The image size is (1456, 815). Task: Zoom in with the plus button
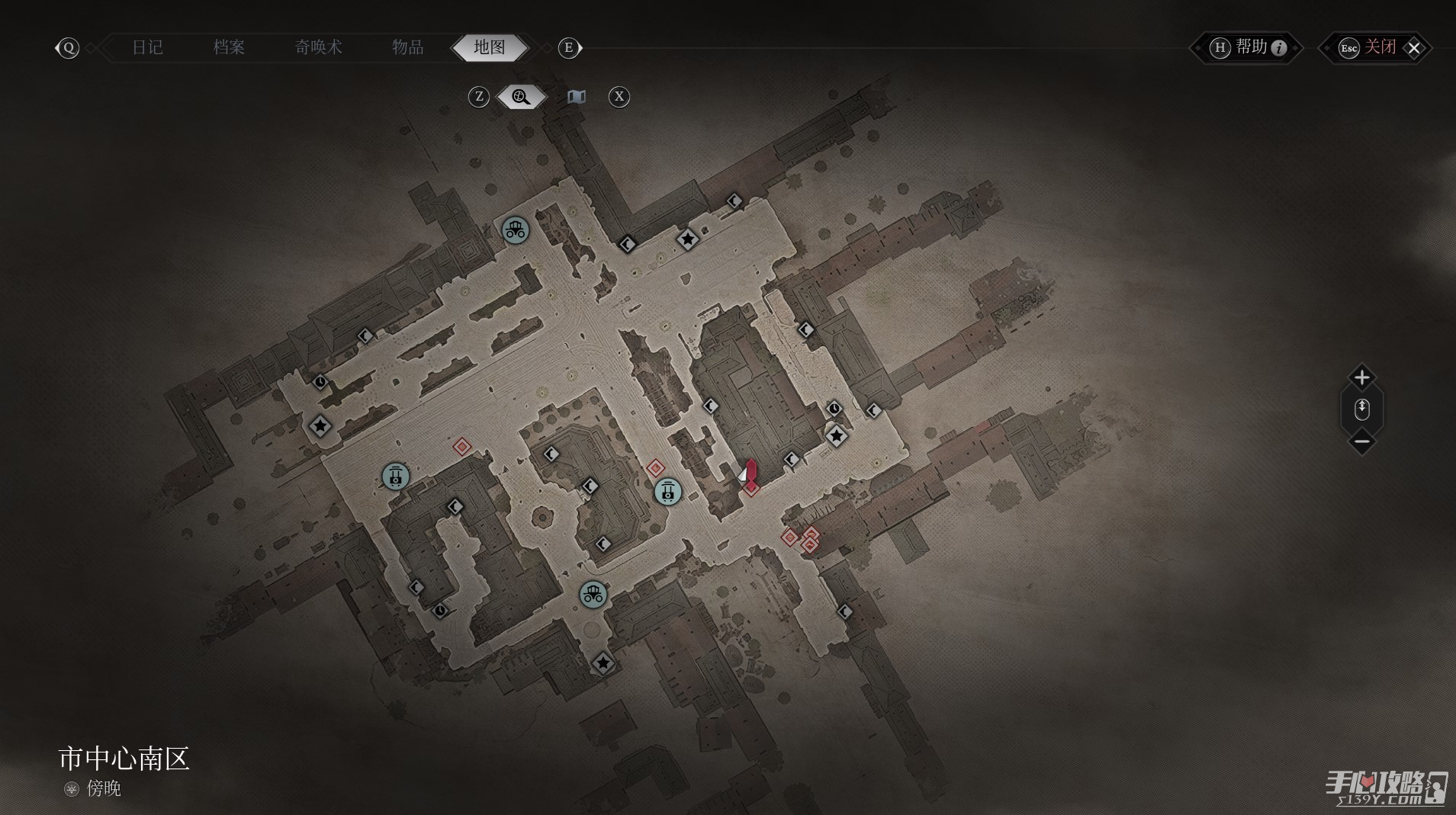[1361, 377]
